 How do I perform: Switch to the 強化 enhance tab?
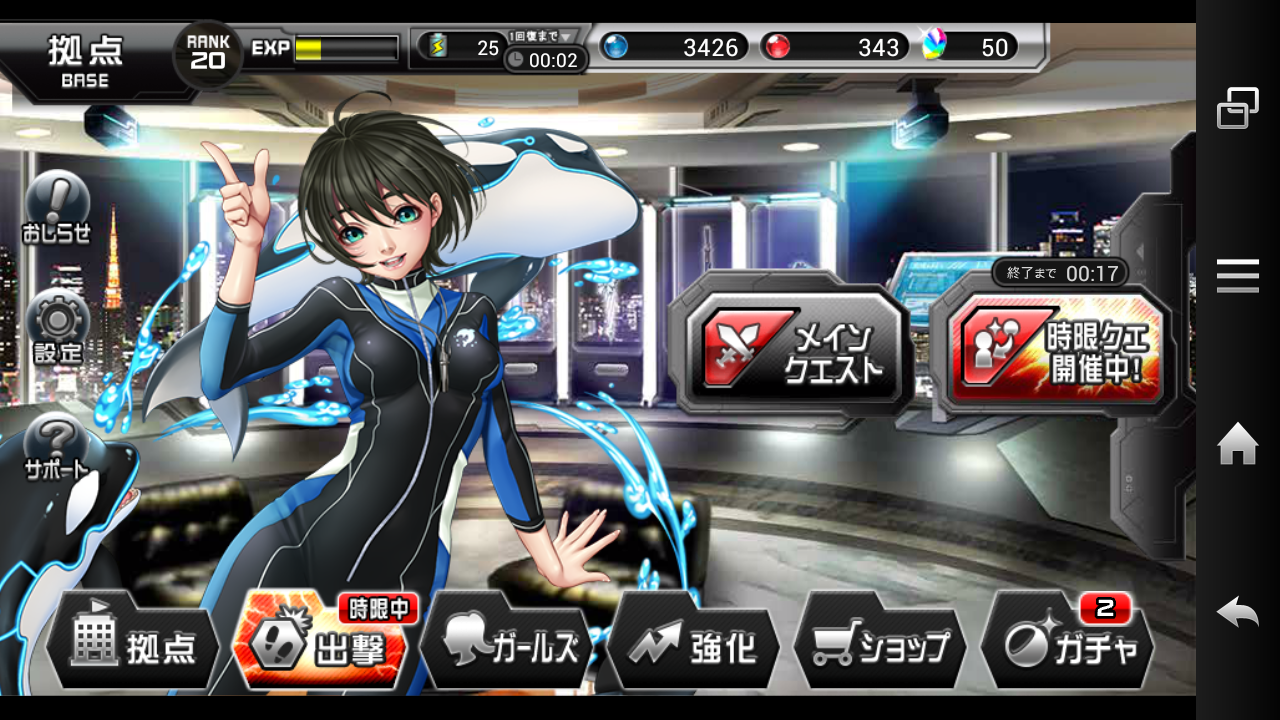pyautogui.click(x=695, y=646)
